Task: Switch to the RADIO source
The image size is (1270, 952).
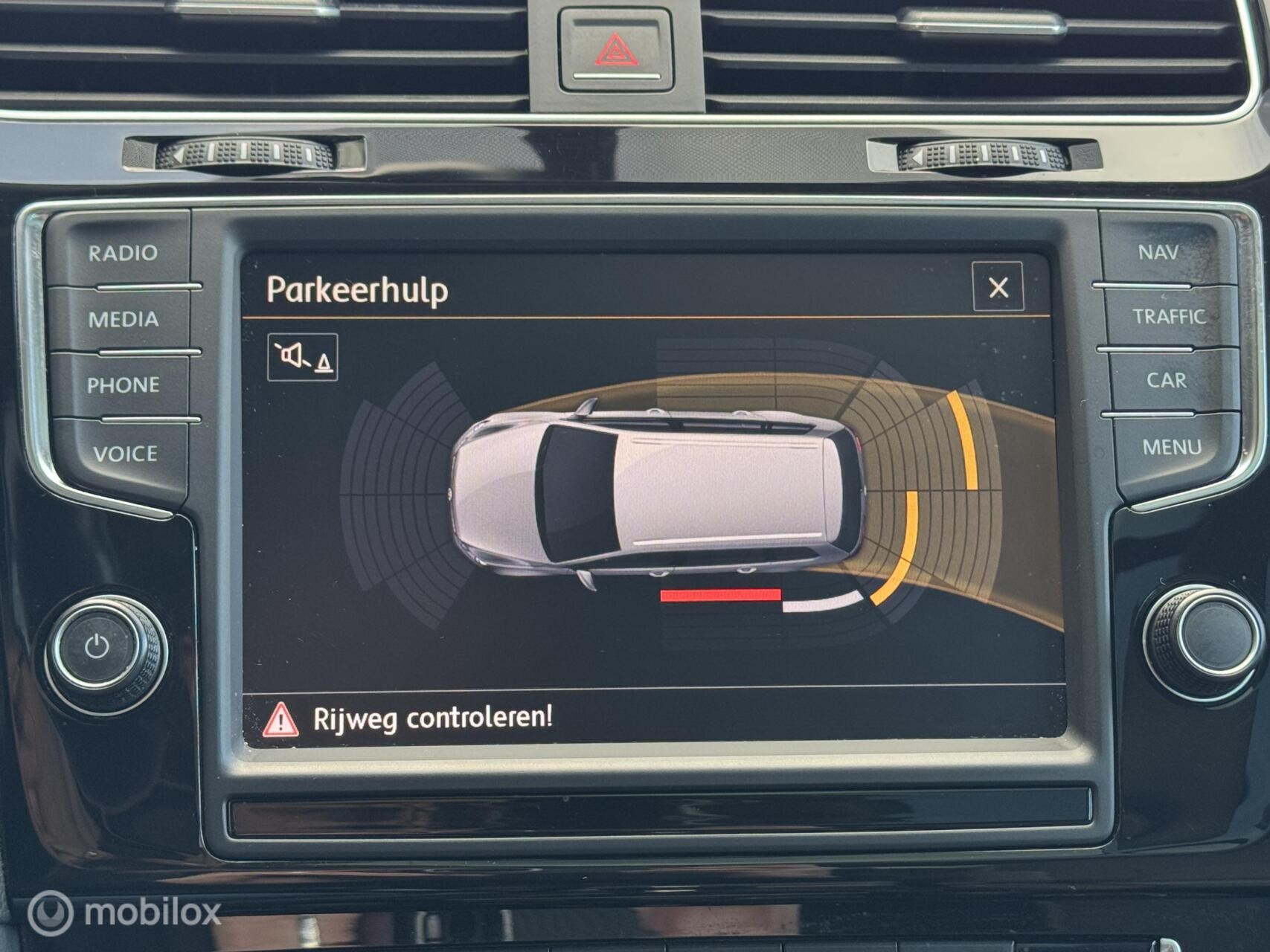Action: click(x=124, y=253)
